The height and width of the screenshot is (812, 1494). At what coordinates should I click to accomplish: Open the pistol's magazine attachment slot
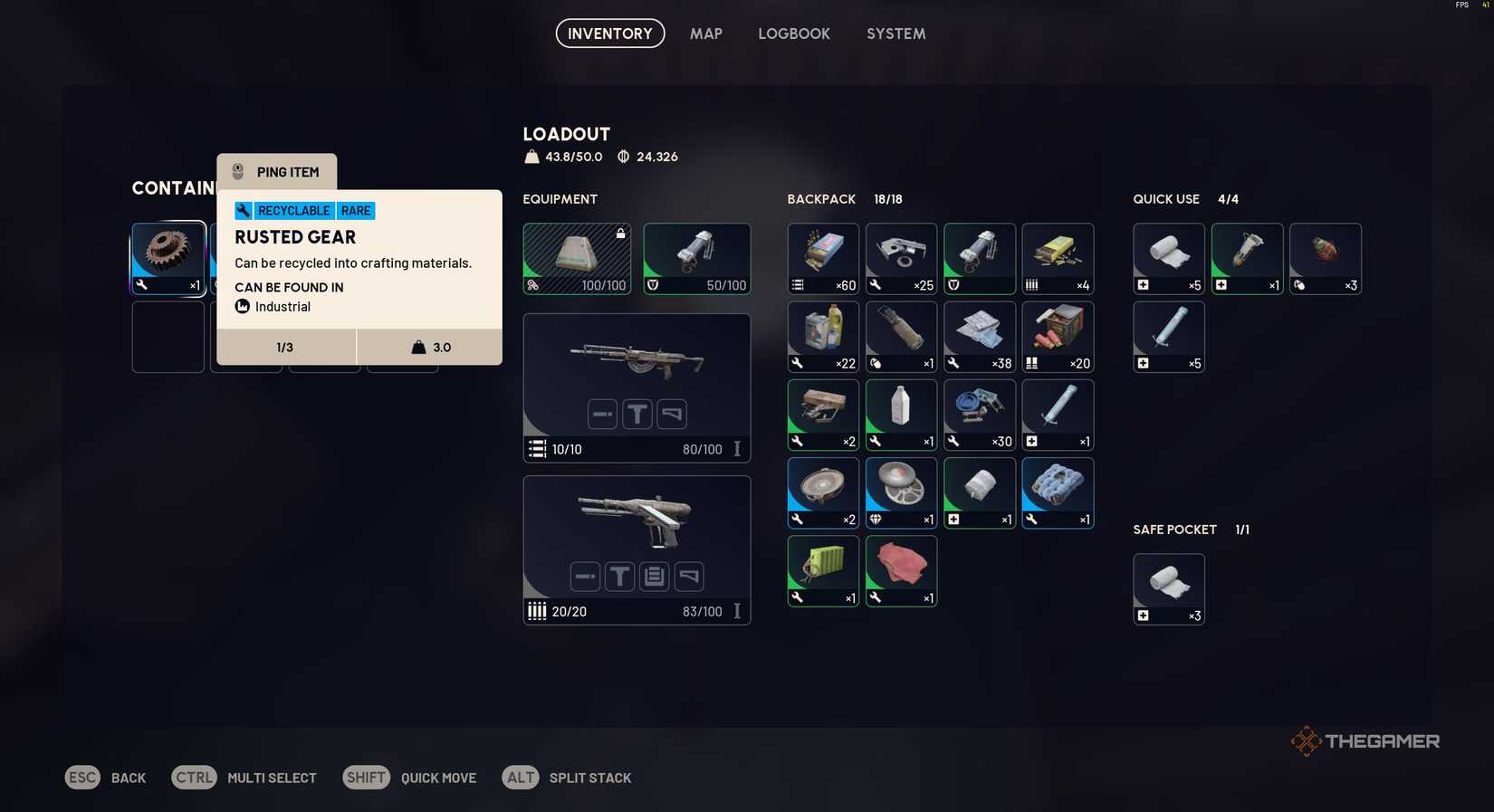click(654, 576)
